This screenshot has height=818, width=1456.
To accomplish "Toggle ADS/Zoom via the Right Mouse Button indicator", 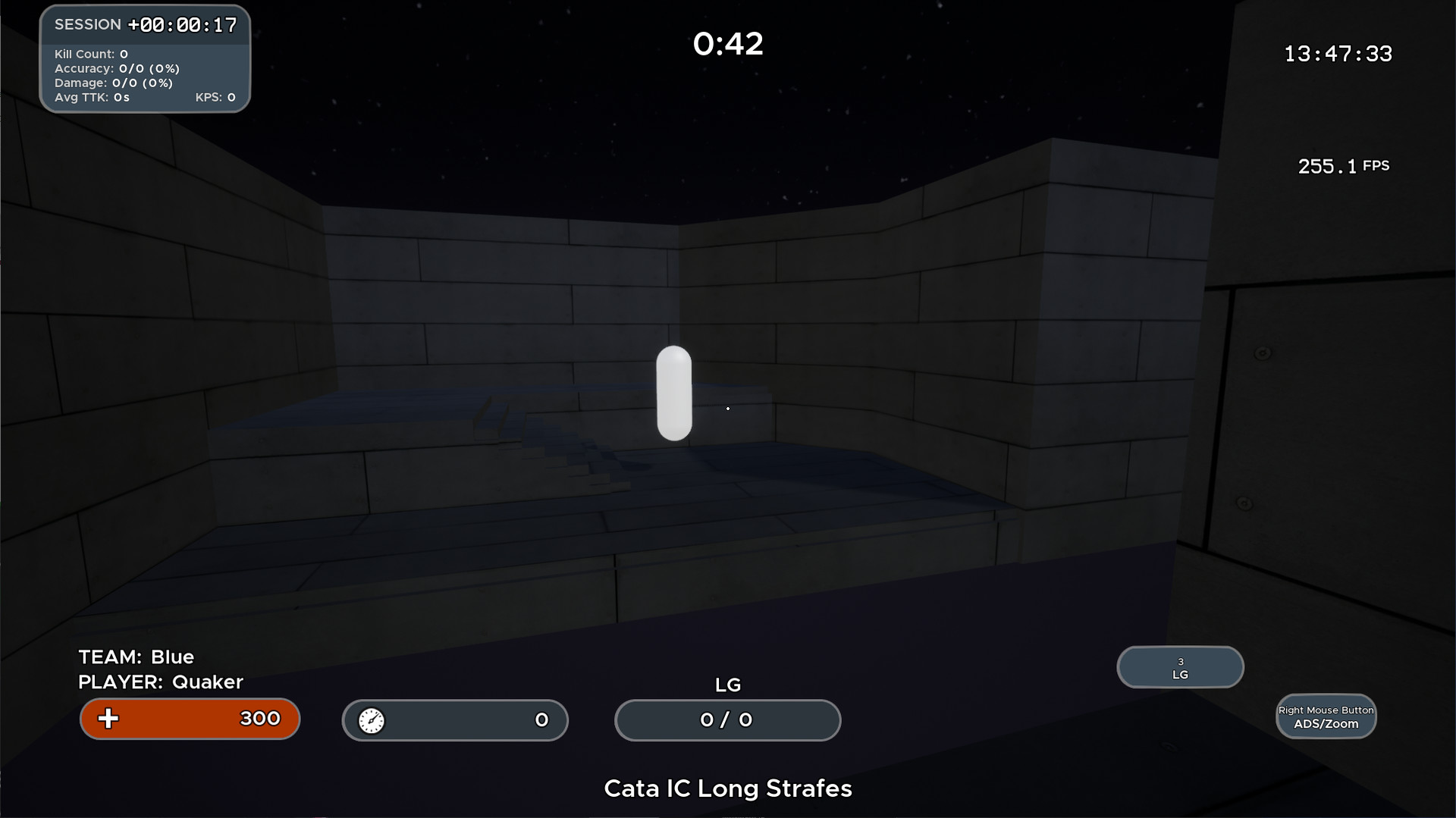I will click(1326, 716).
